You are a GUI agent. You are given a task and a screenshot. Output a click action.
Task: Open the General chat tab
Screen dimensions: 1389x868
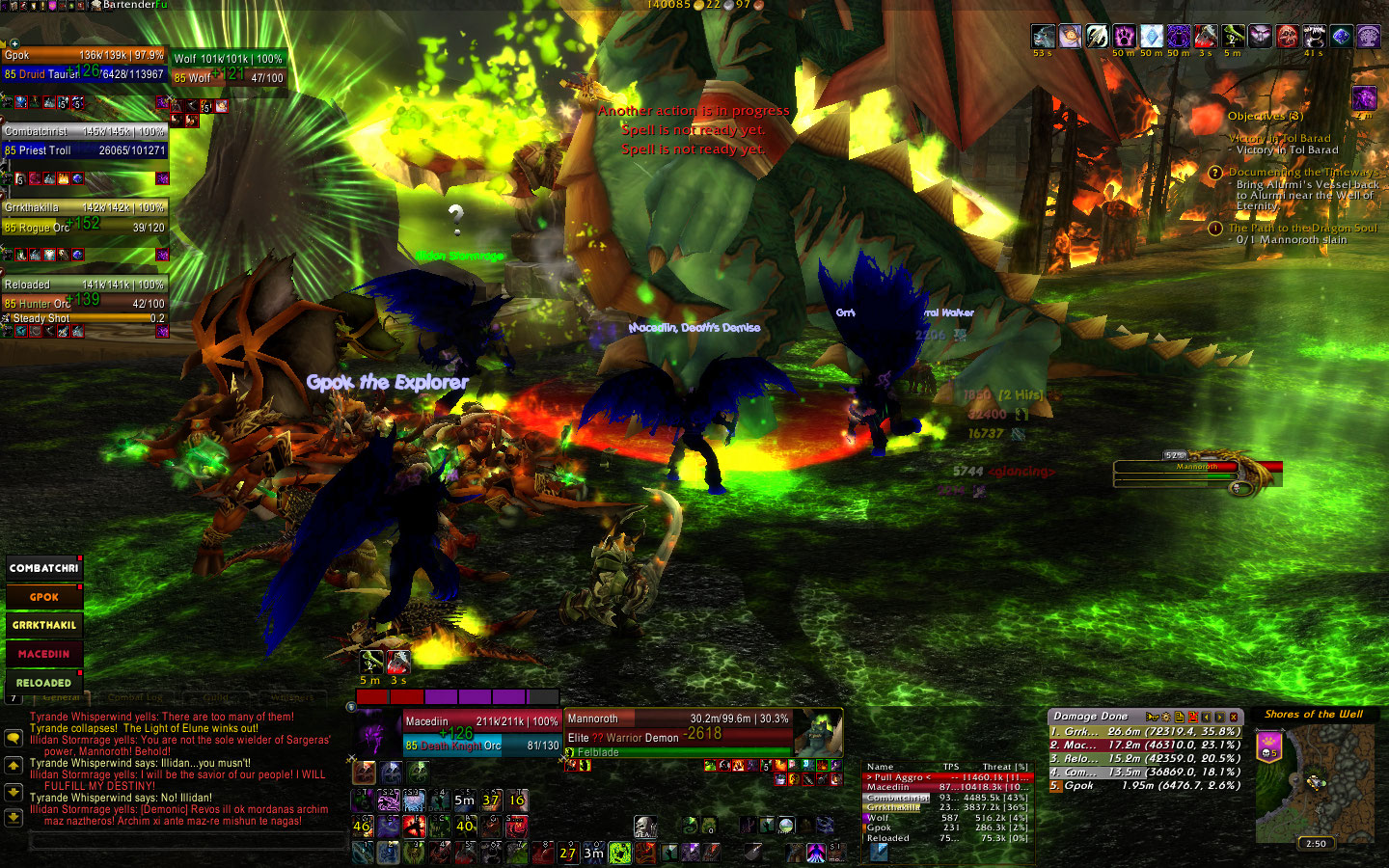pyautogui.click(x=61, y=697)
